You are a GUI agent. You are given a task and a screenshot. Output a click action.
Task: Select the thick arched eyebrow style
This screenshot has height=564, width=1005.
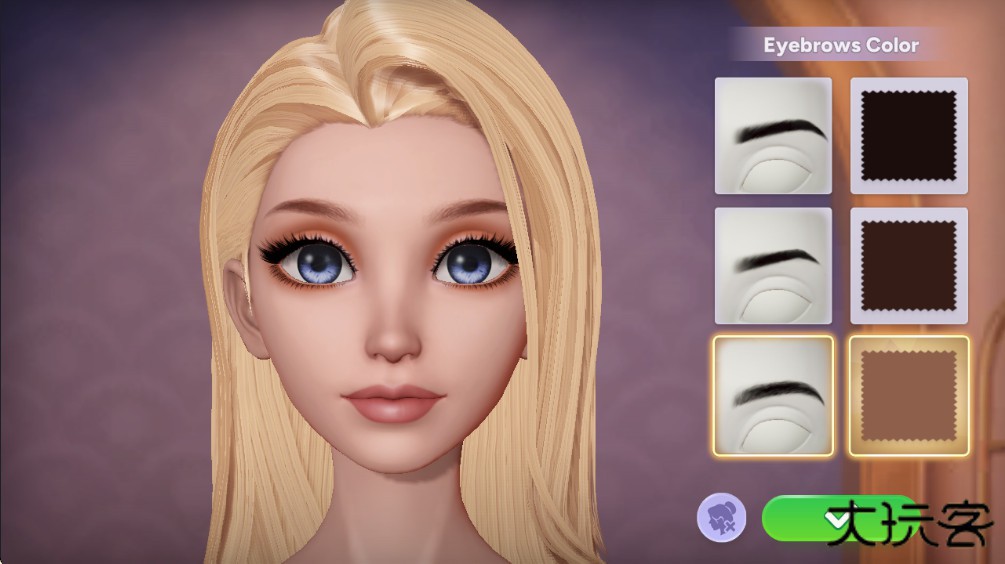pos(773,135)
